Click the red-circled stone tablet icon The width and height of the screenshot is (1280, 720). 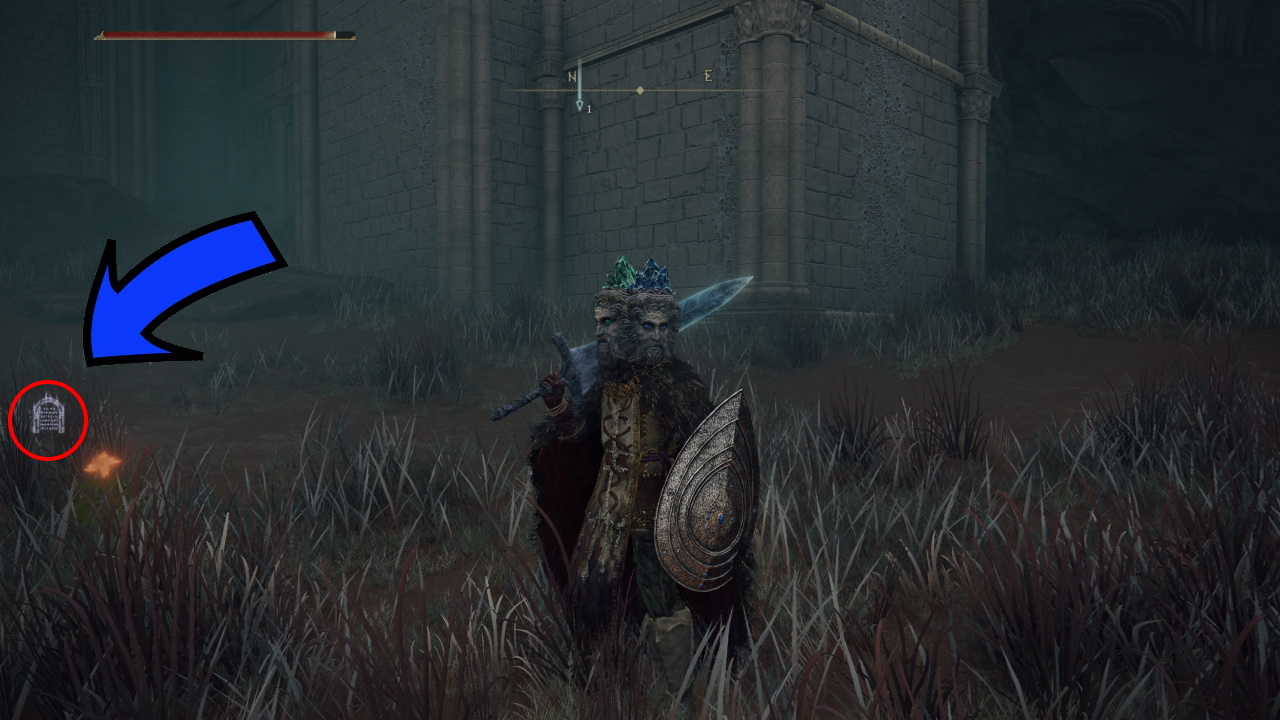coord(48,417)
